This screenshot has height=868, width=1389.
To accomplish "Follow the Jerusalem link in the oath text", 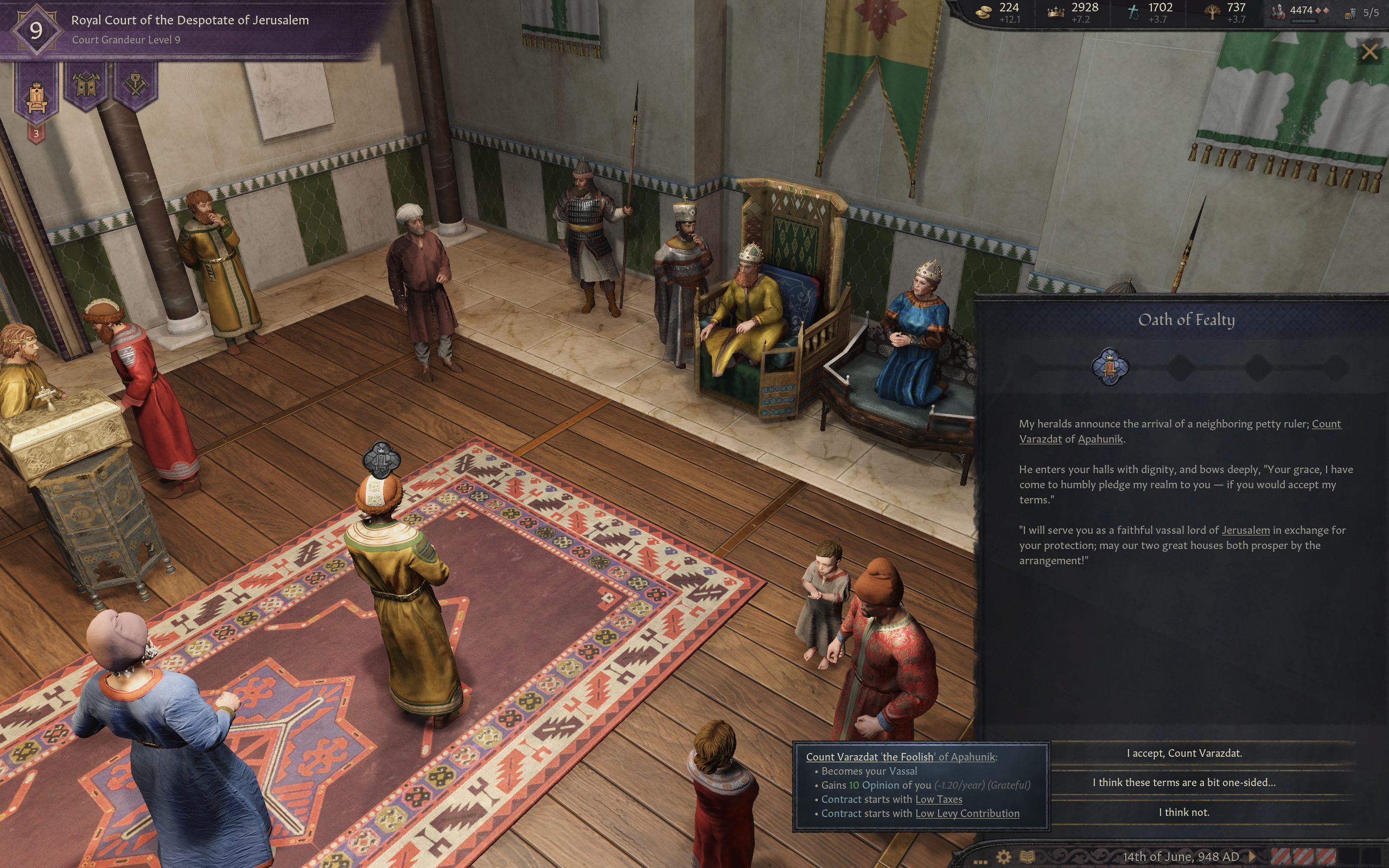I will (x=1245, y=530).
